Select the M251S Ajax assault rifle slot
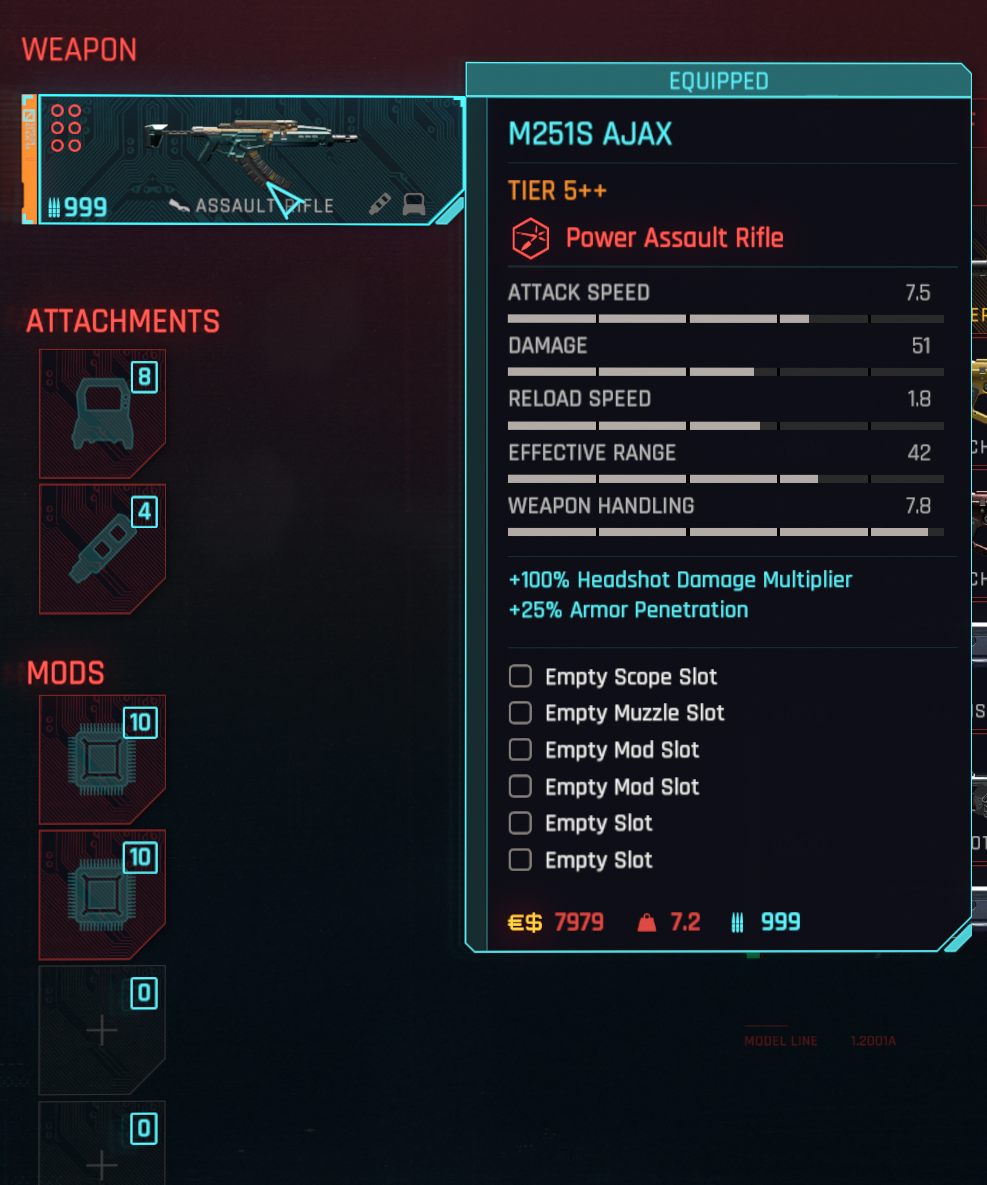 (x=250, y=160)
